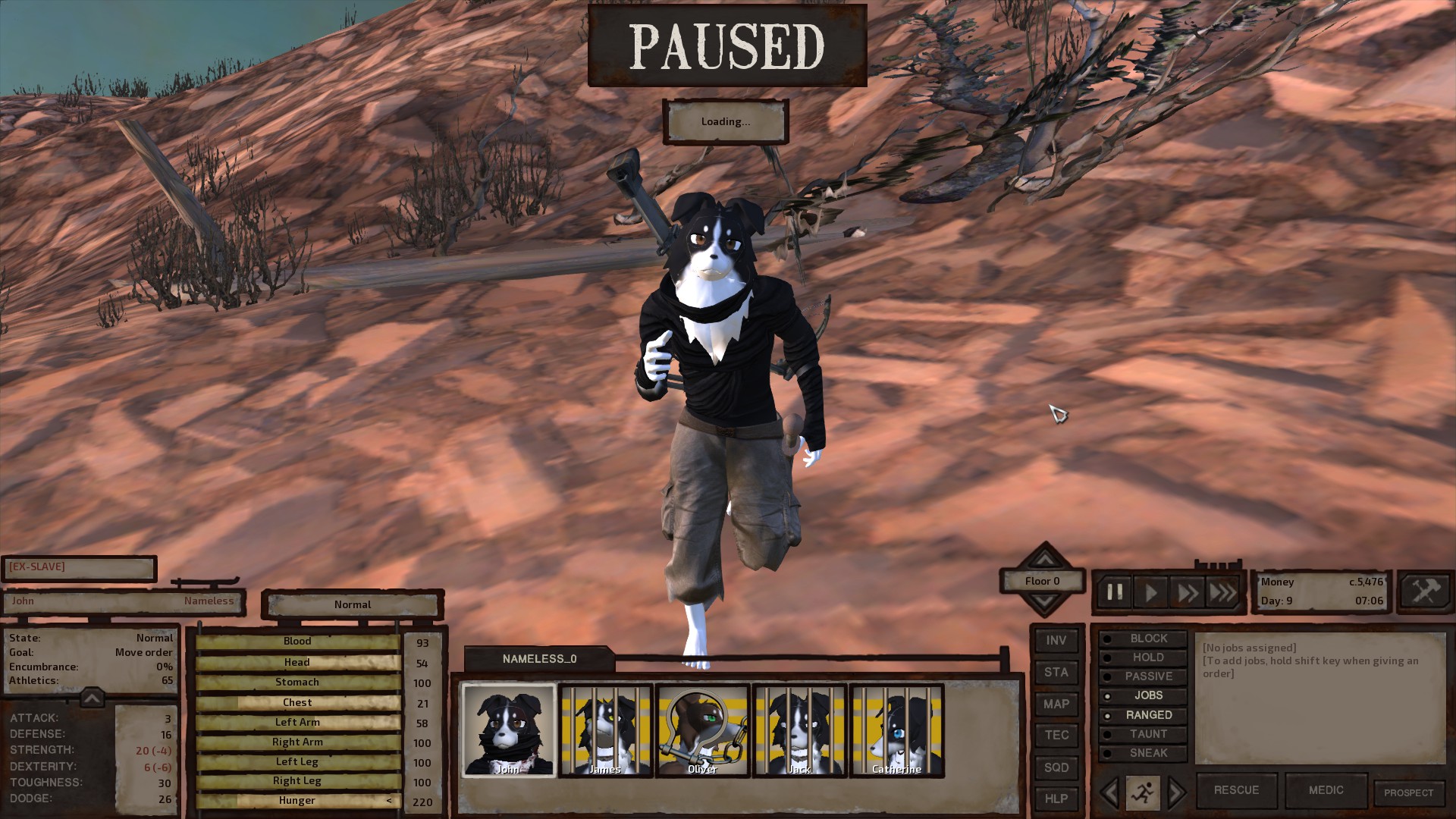Select Catherine's squad portrait

896,730
